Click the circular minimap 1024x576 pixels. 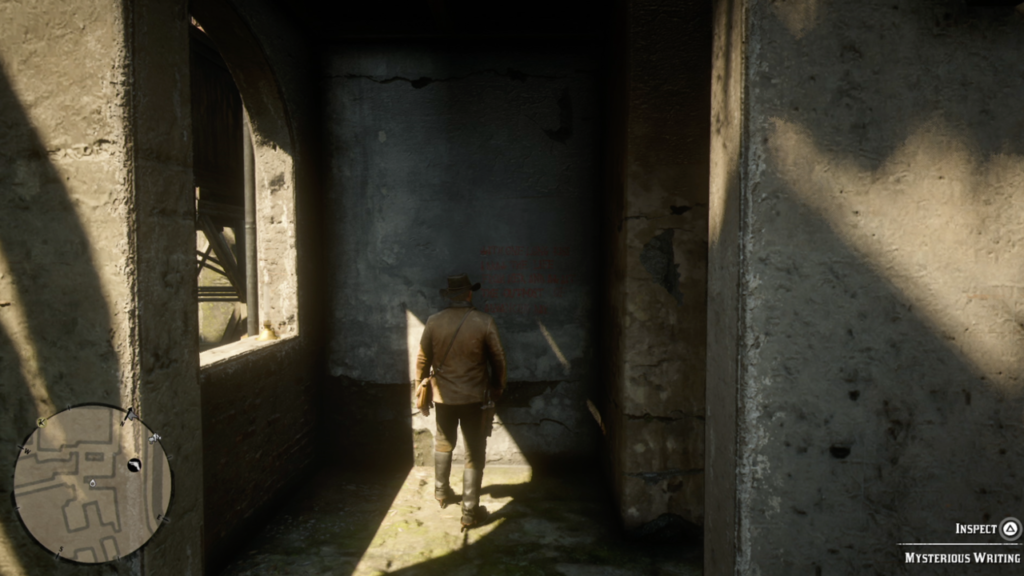[x=92, y=483]
